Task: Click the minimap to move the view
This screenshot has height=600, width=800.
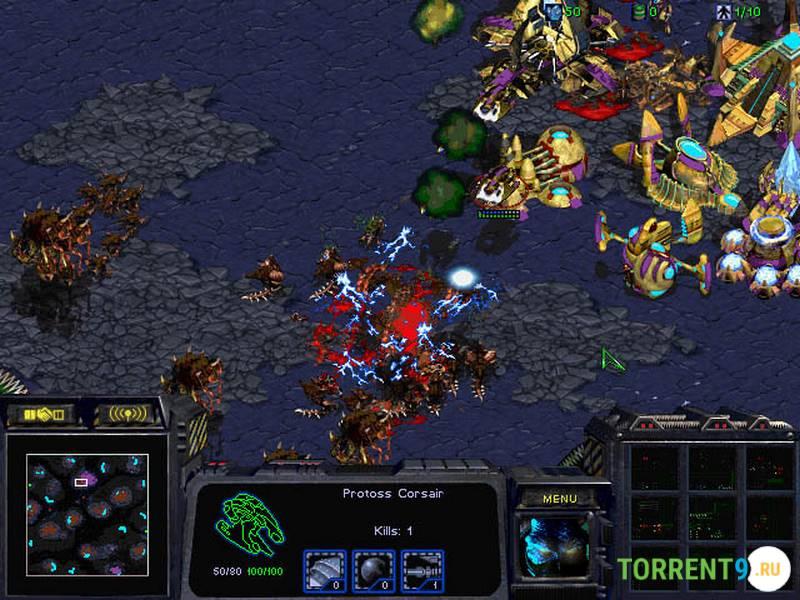Action: (88, 514)
